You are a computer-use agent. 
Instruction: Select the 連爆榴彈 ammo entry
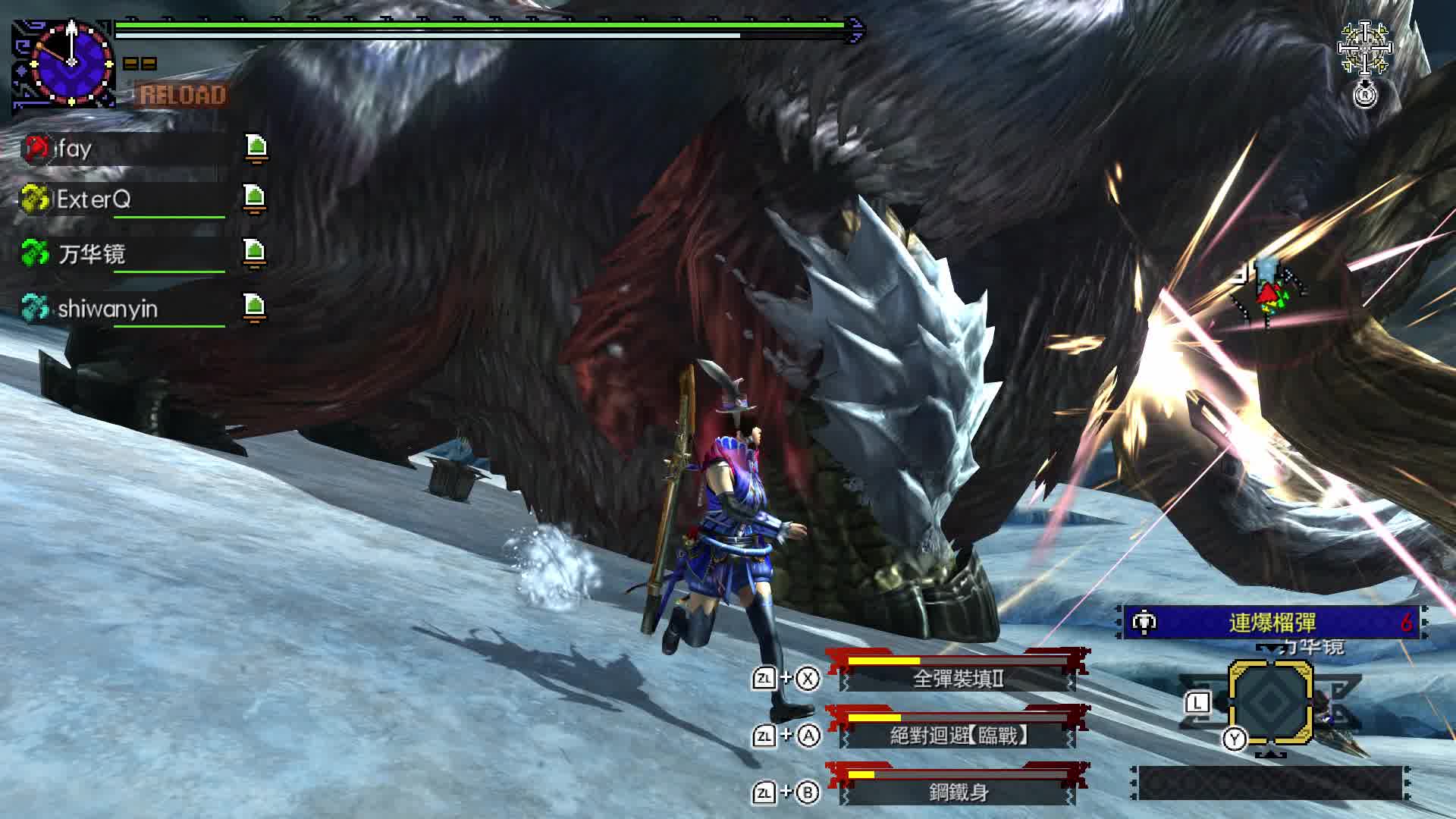tap(1272, 623)
